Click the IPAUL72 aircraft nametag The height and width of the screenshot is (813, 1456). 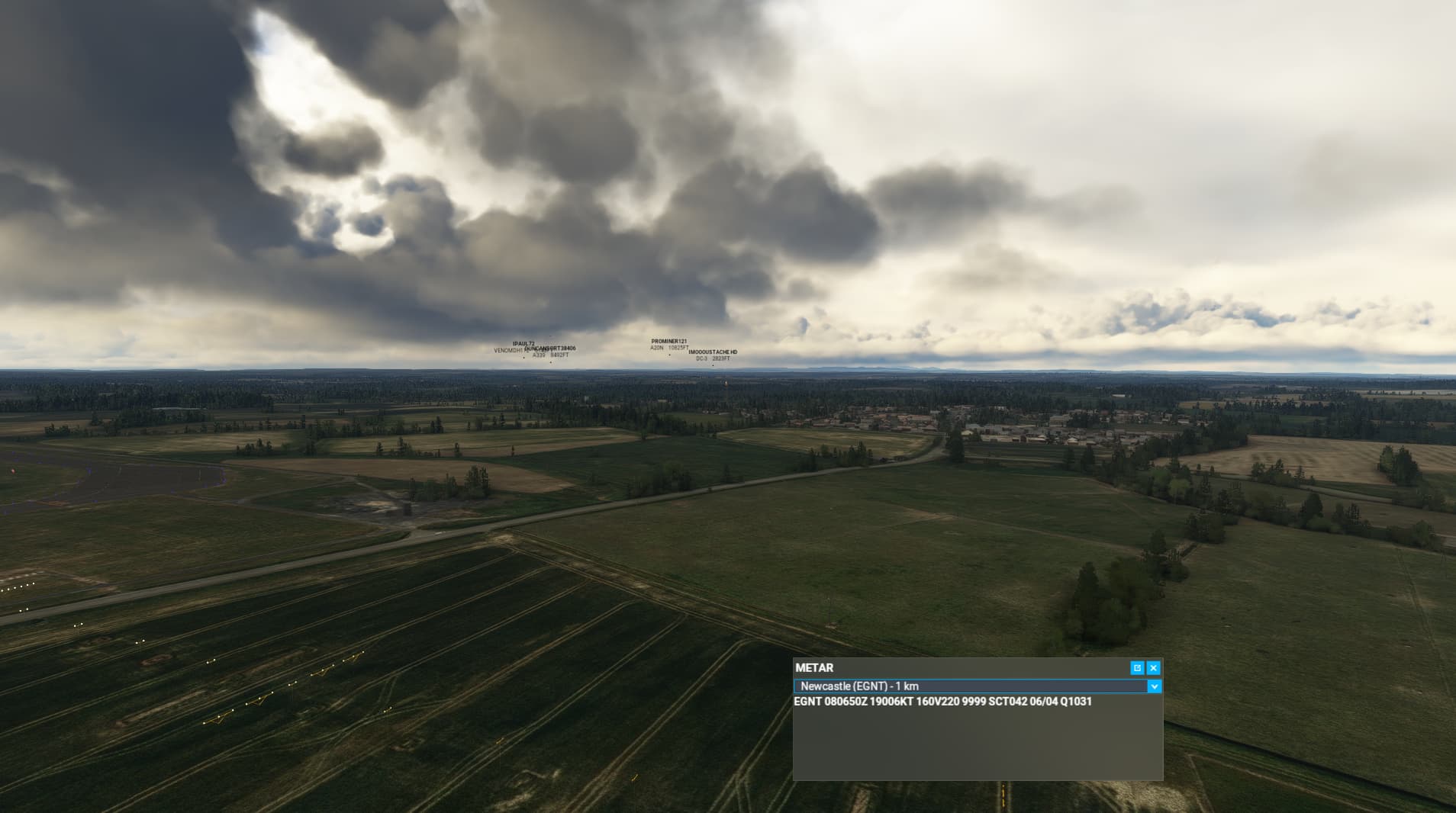[x=523, y=345]
